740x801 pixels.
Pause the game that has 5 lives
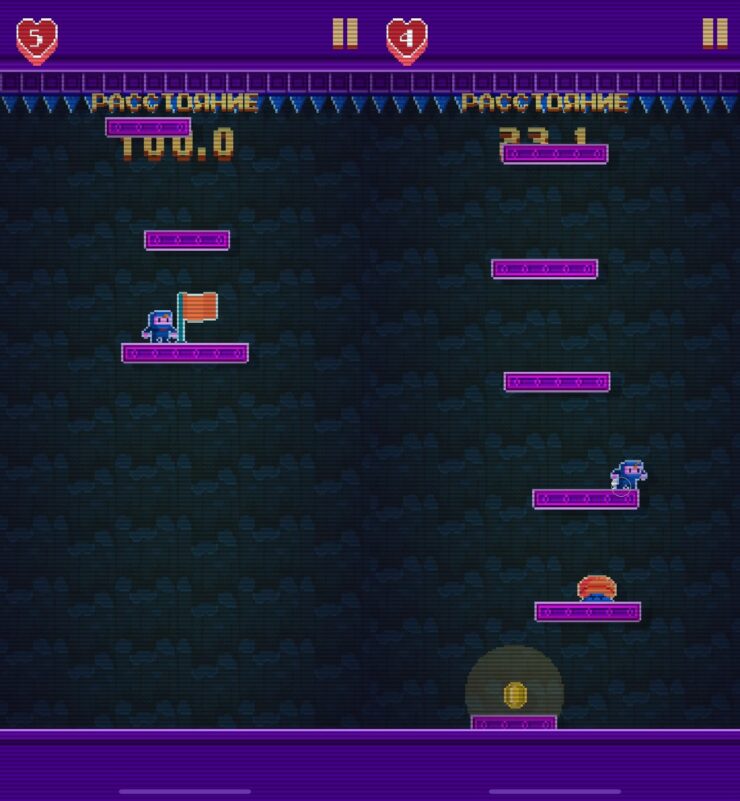[345, 33]
